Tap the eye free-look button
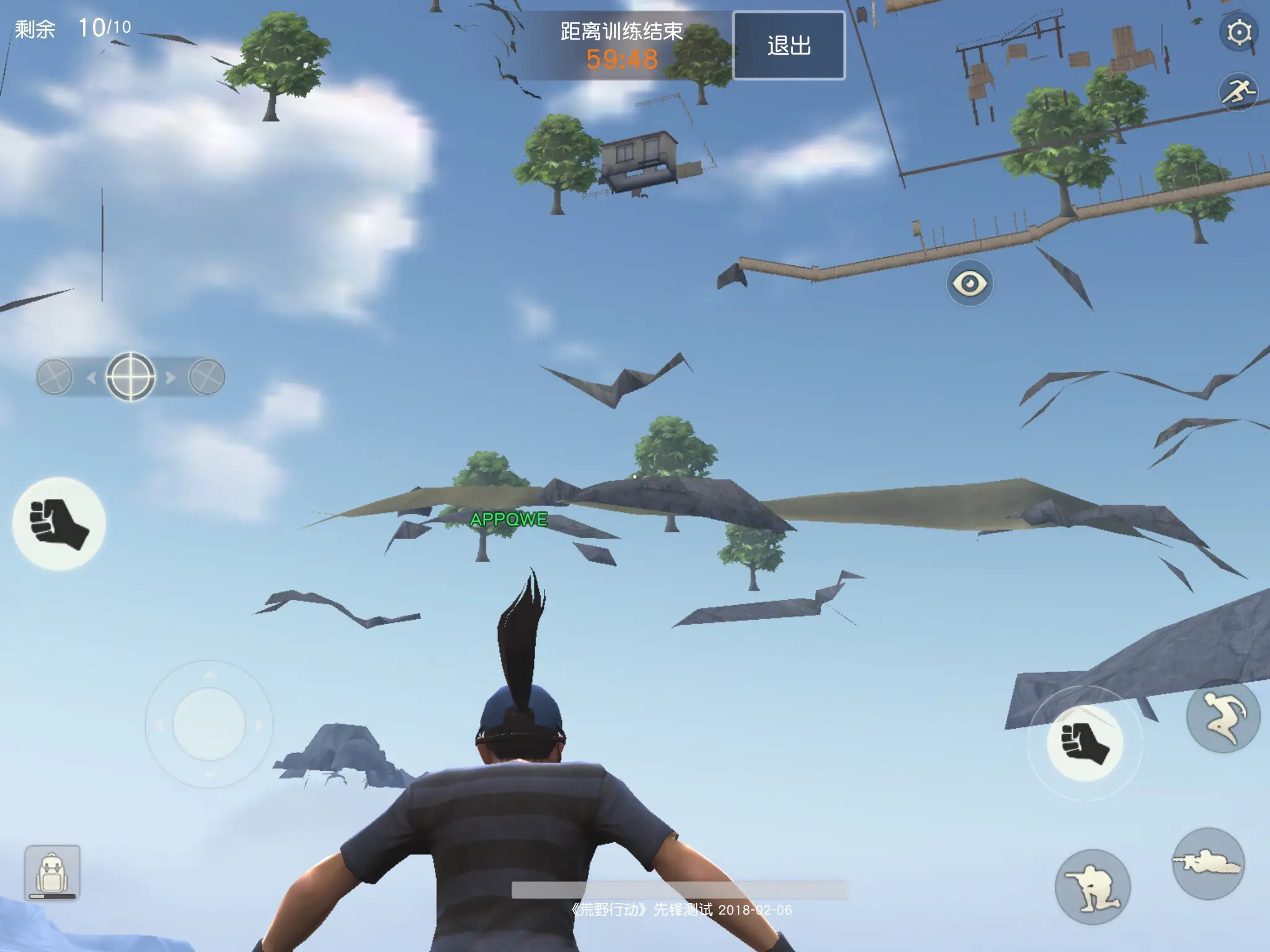This screenshot has width=1270, height=952. click(x=970, y=283)
